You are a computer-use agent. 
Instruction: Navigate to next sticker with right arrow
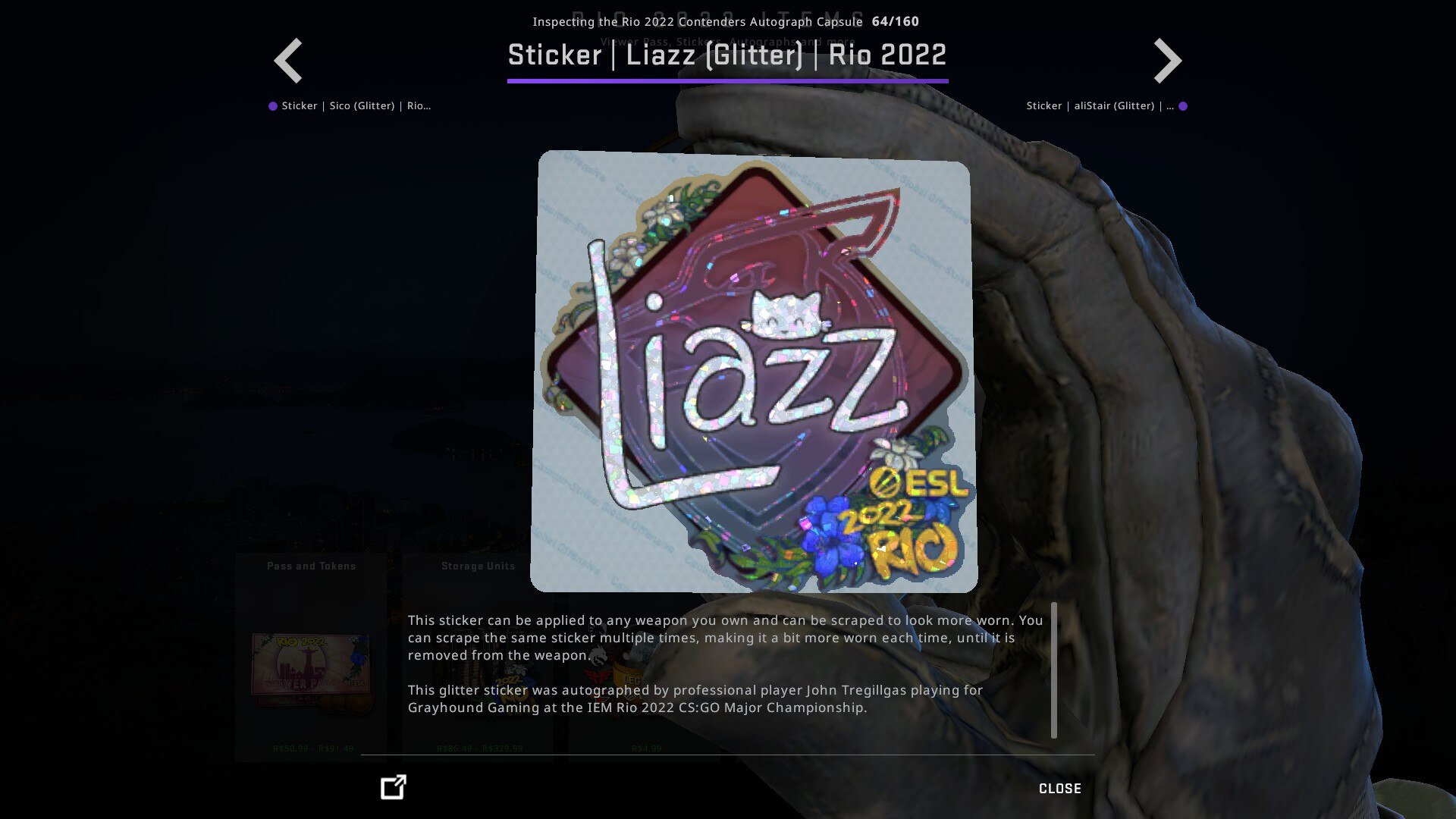pos(1166,60)
